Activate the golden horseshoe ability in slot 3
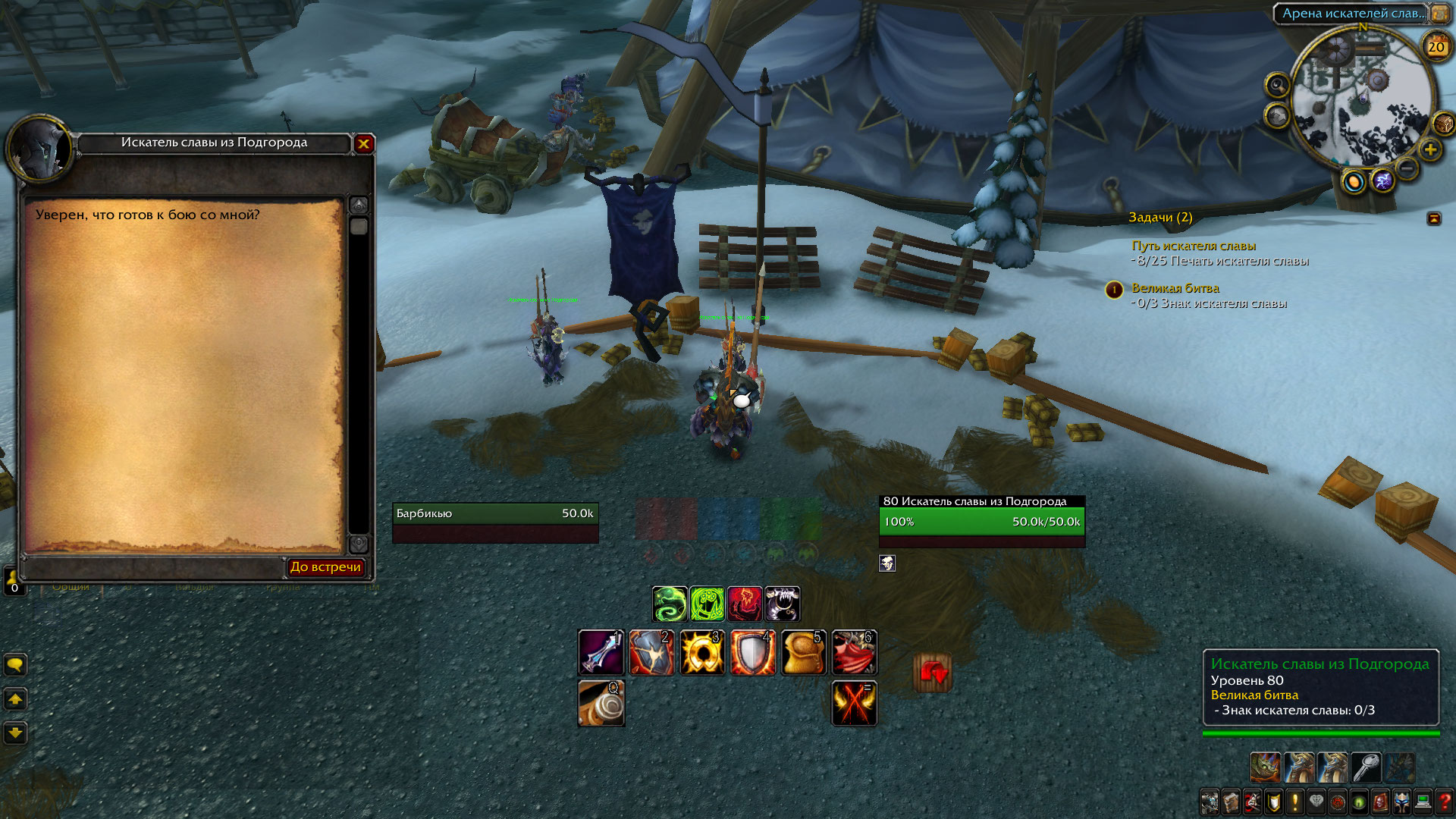 coord(702,652)
